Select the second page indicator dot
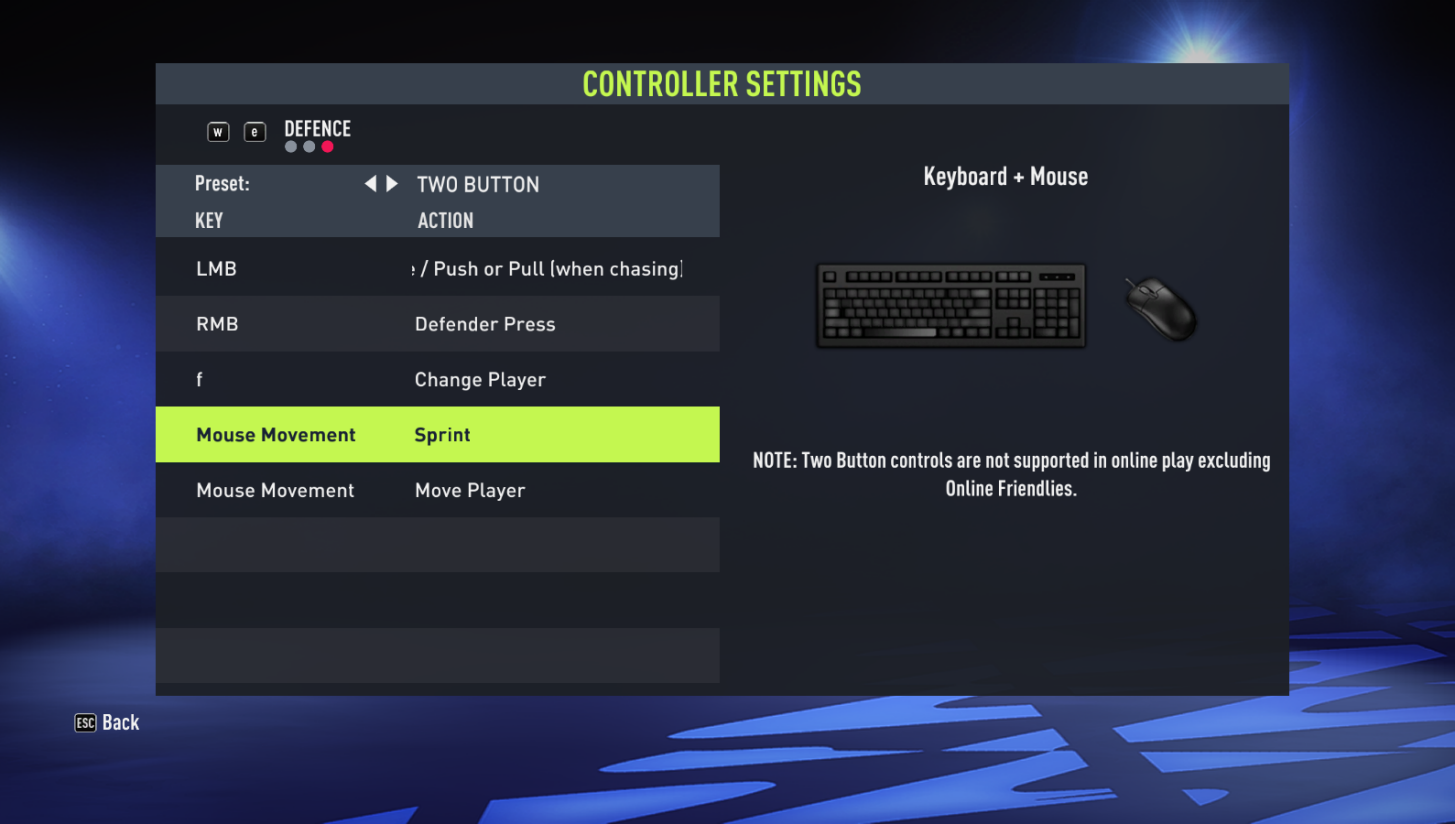The image size is (1455, 824). pos(308,146)
